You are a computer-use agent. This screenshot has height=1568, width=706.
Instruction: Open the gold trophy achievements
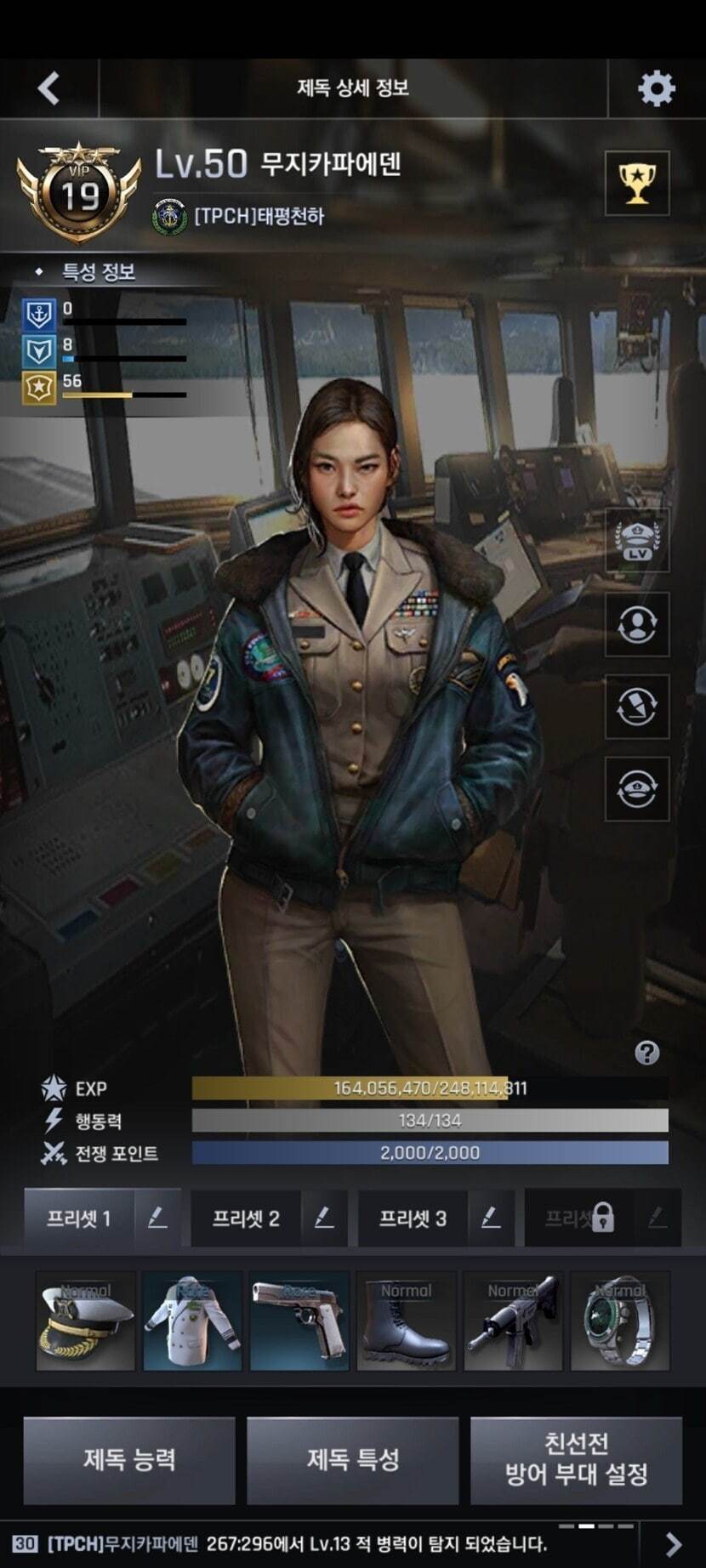(x=637, y=183)
